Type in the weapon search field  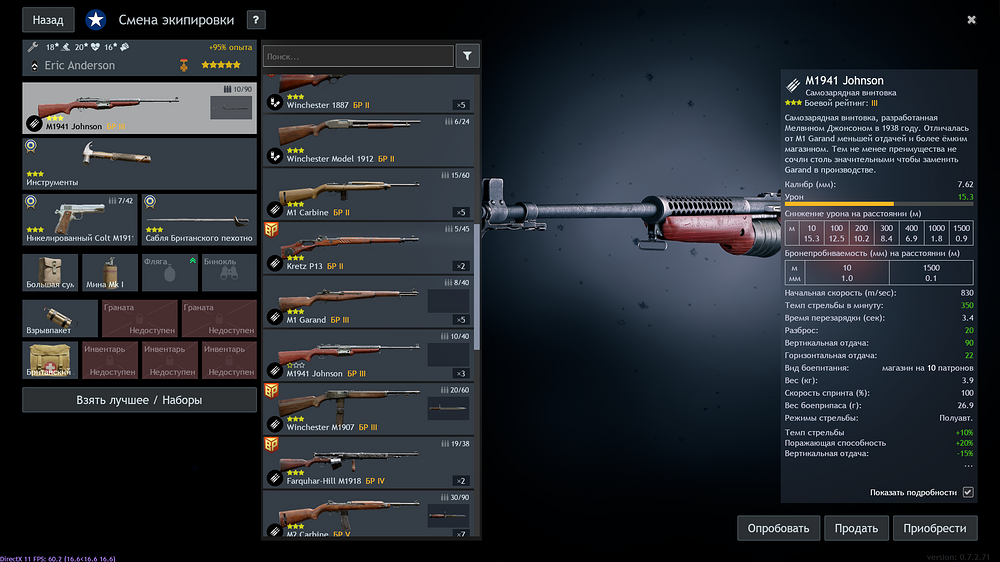pos(358,57)
